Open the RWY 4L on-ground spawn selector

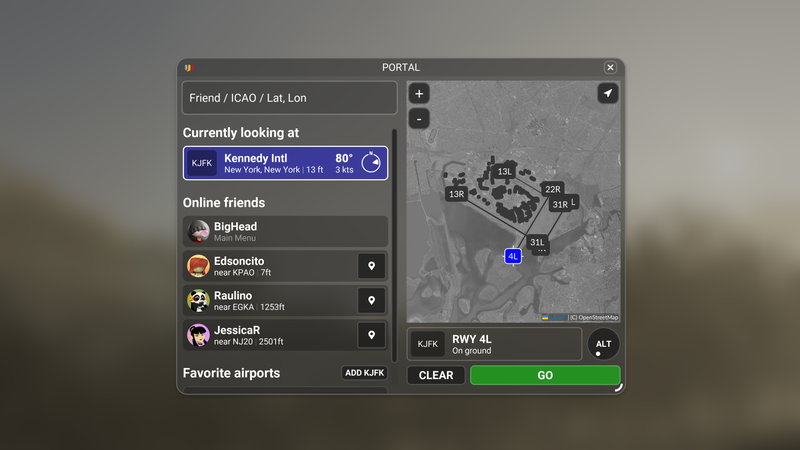click(494, 344)
